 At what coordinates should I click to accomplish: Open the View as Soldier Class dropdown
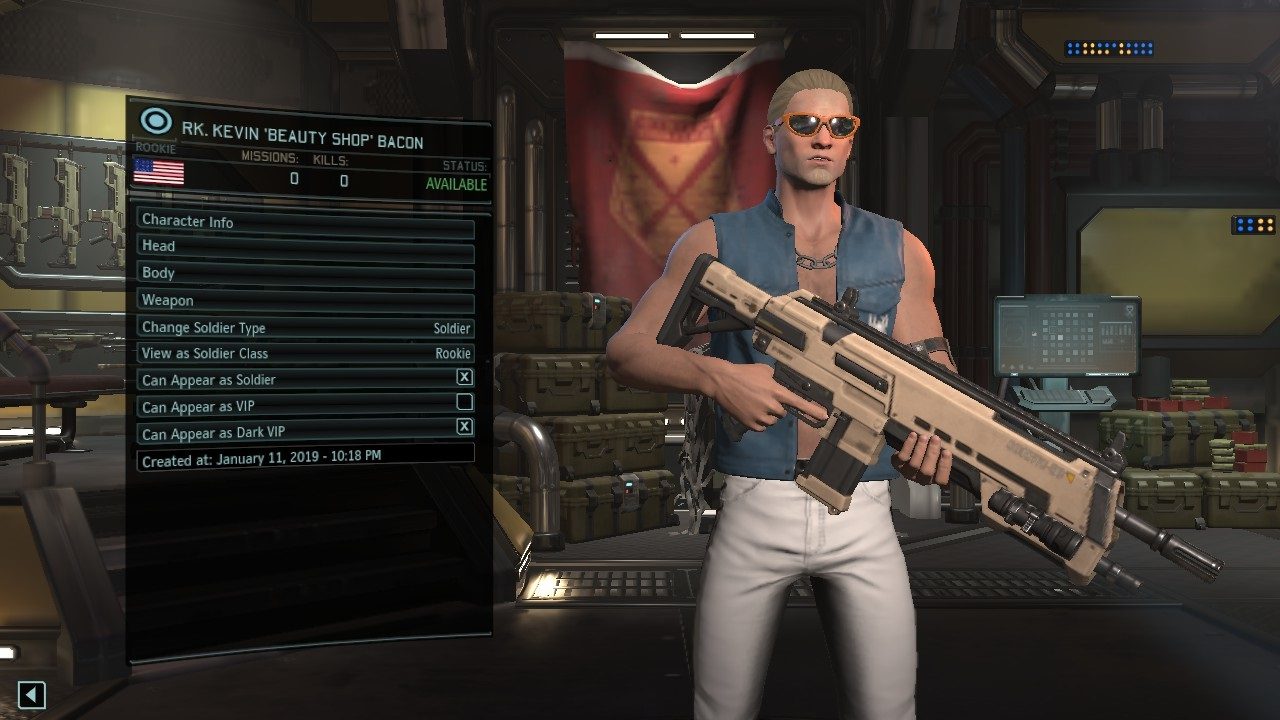pyautogui.click(x=300, y=353)
